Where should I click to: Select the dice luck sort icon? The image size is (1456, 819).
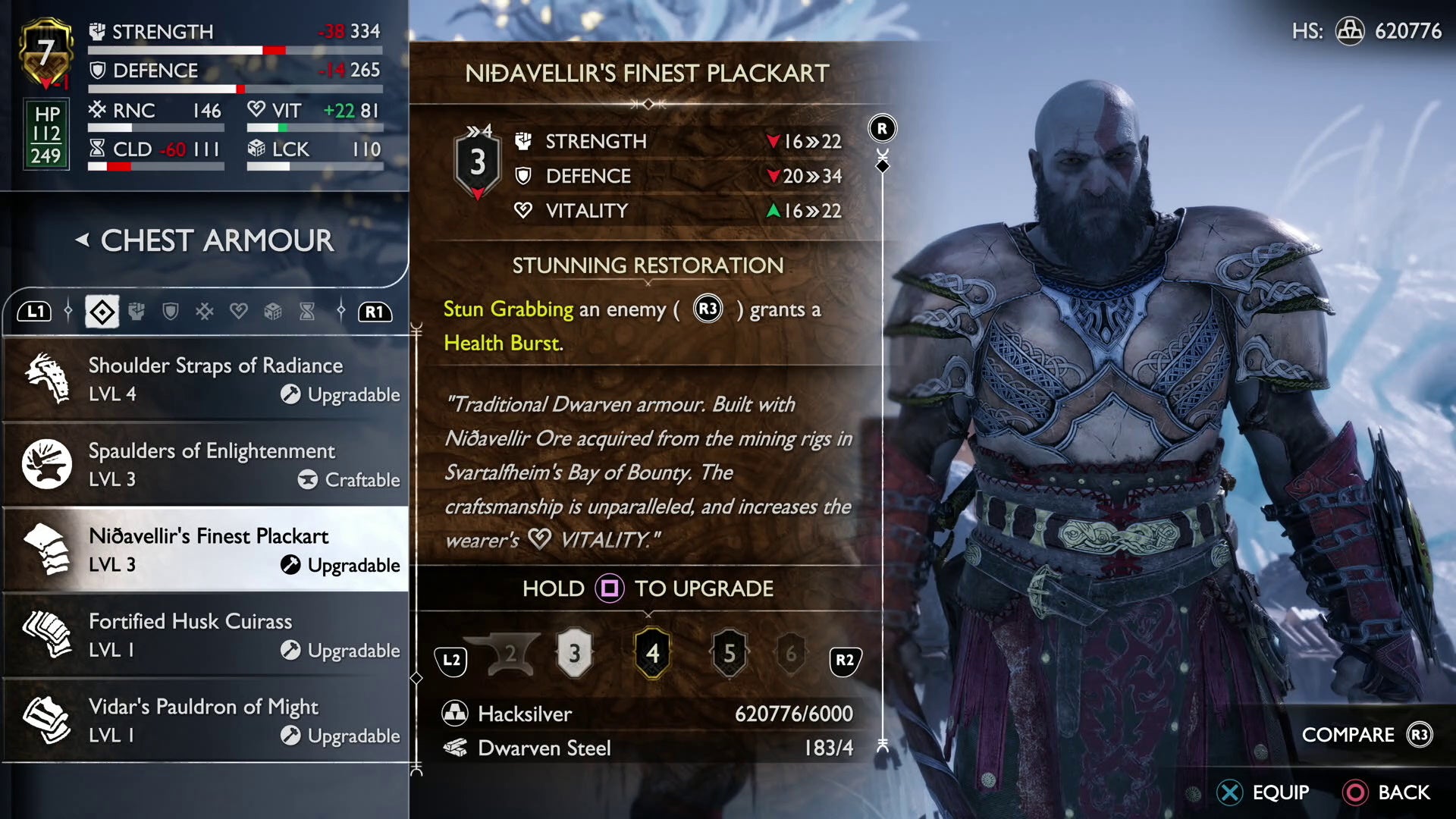pos(273,312)
